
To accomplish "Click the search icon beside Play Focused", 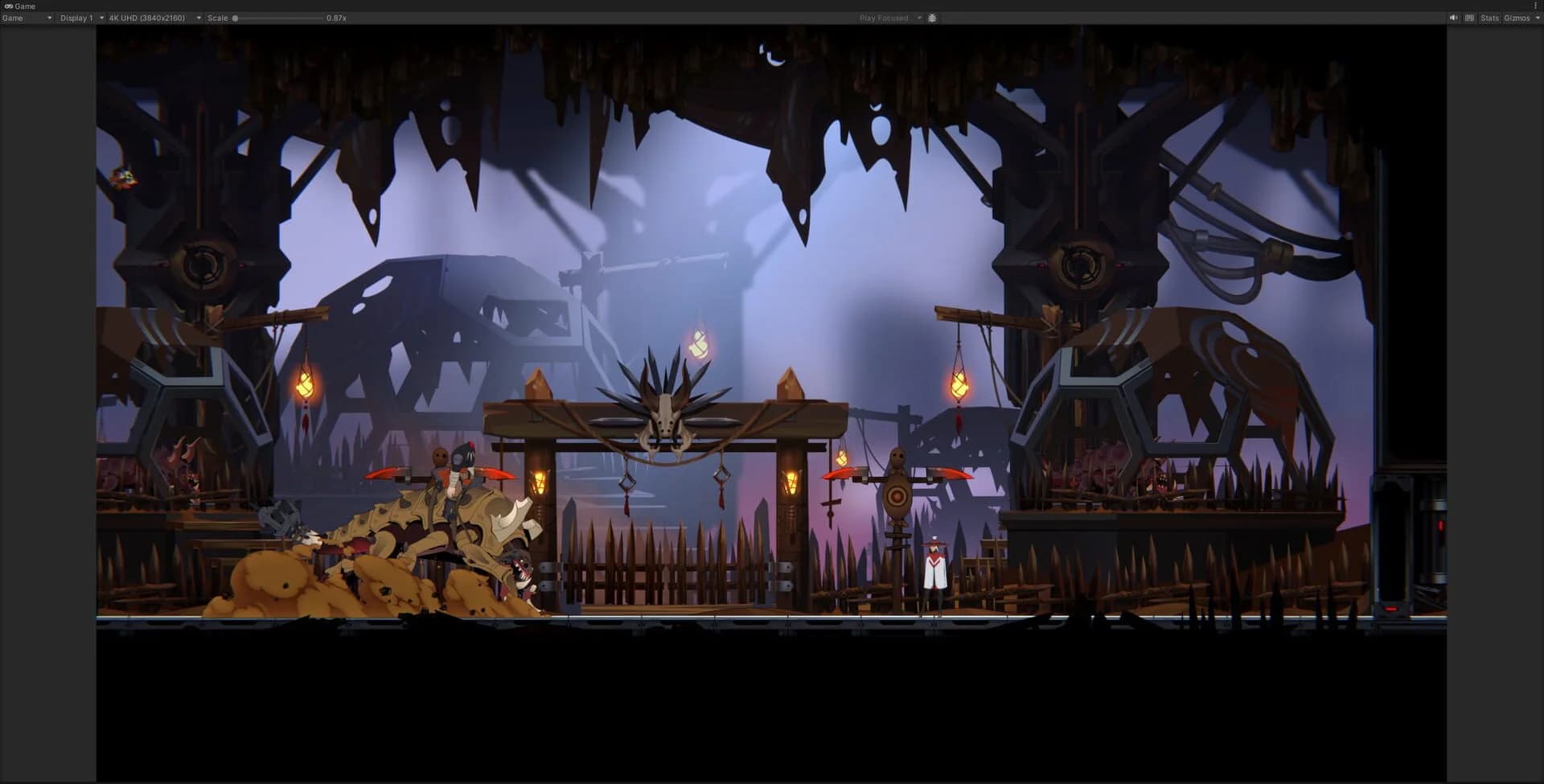I will click(931, 18).
